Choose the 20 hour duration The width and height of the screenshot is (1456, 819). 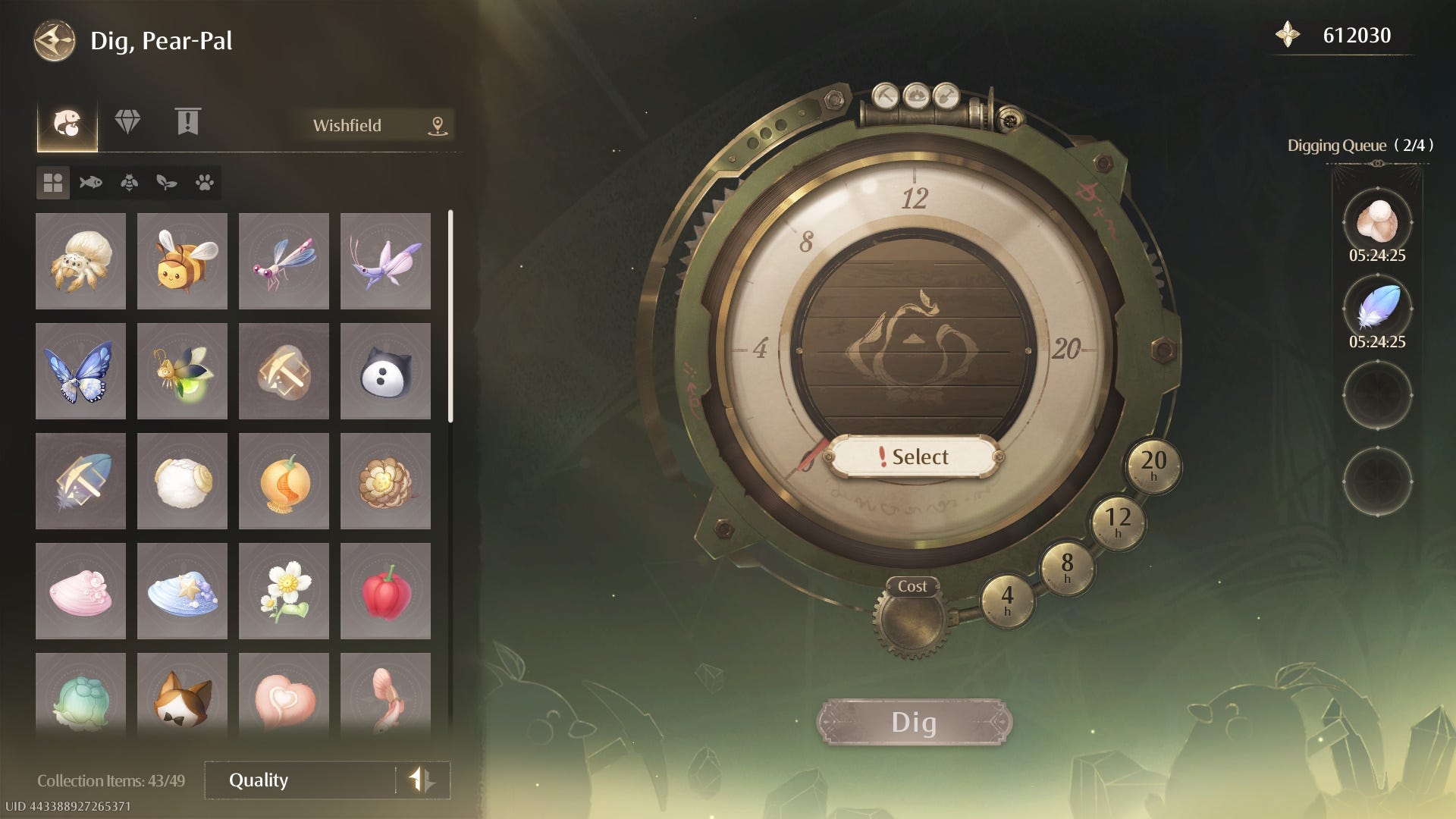[x=1153, y=463]
